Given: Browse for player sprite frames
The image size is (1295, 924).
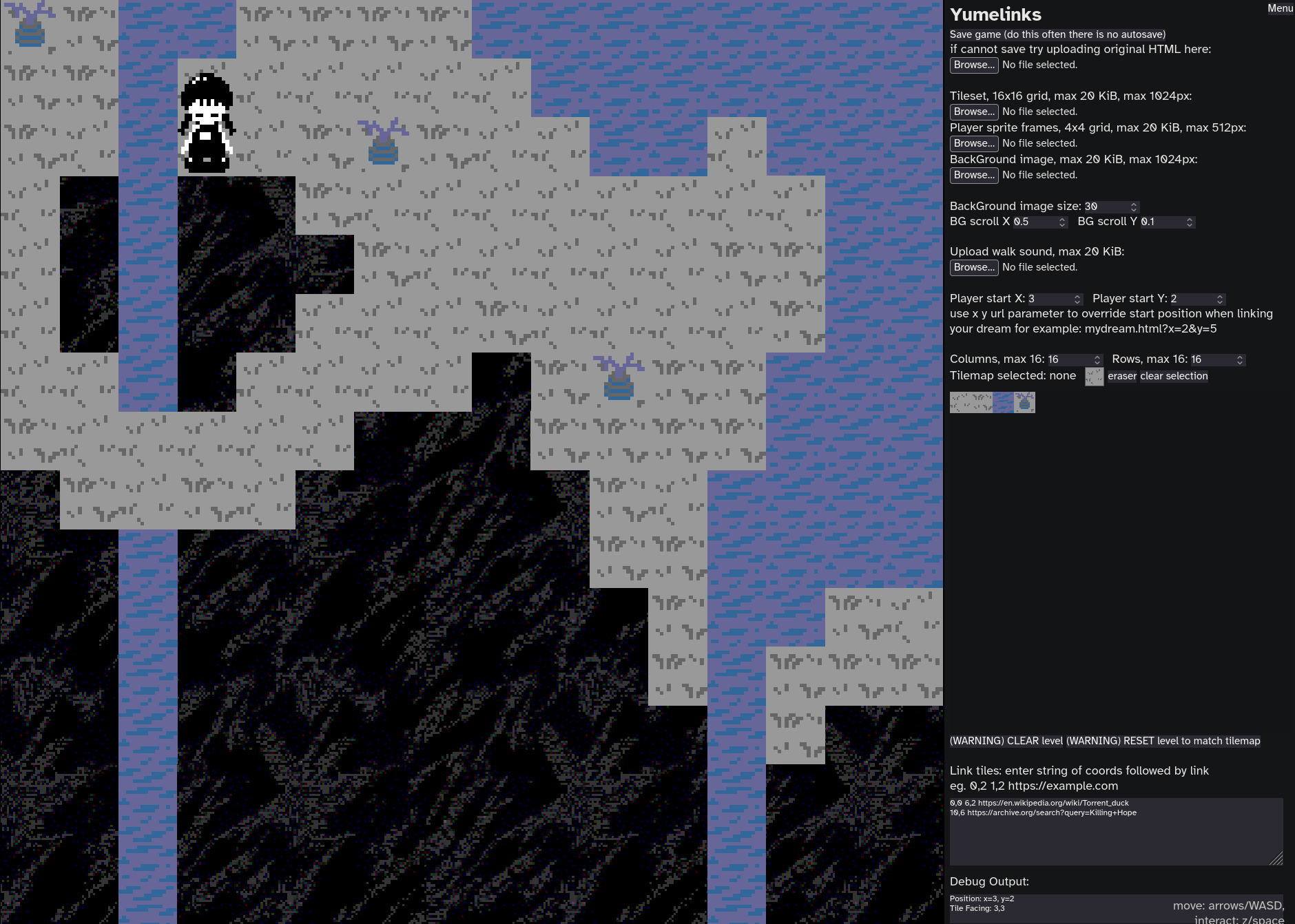Looking at the screenshot, I should pyautogui.click(x=973, y=143).
